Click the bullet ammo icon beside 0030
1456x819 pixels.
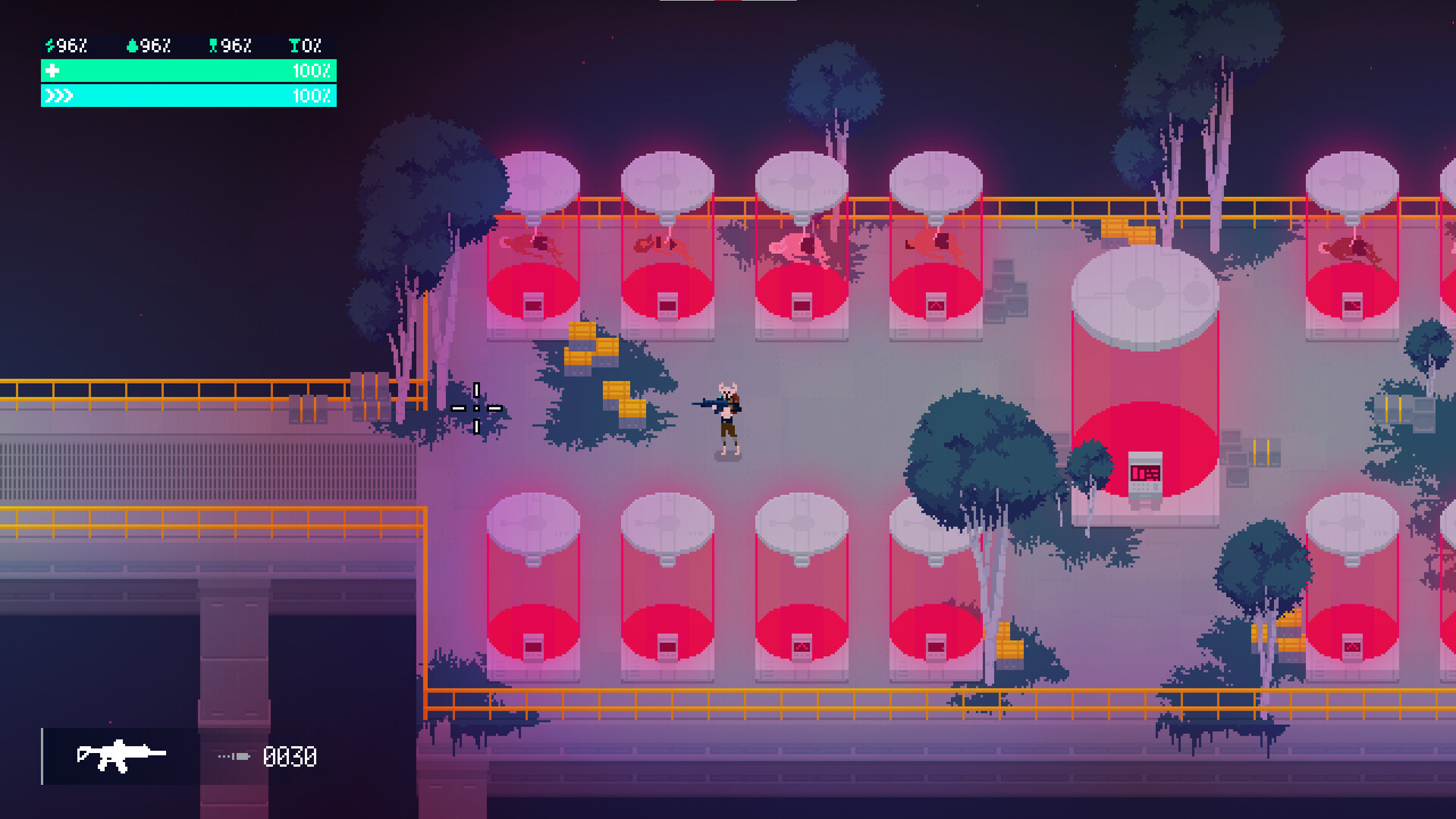[233, 755]
